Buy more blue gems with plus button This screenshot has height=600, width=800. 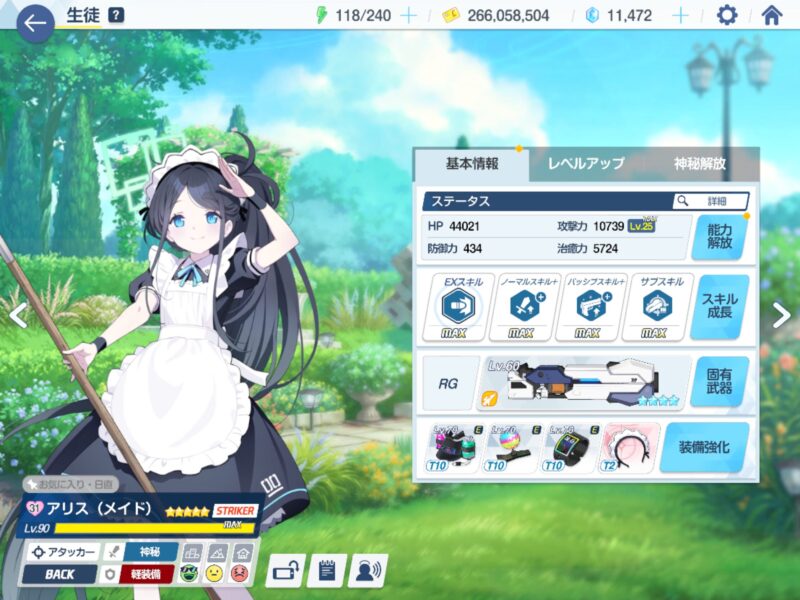(x=680, y=16)
